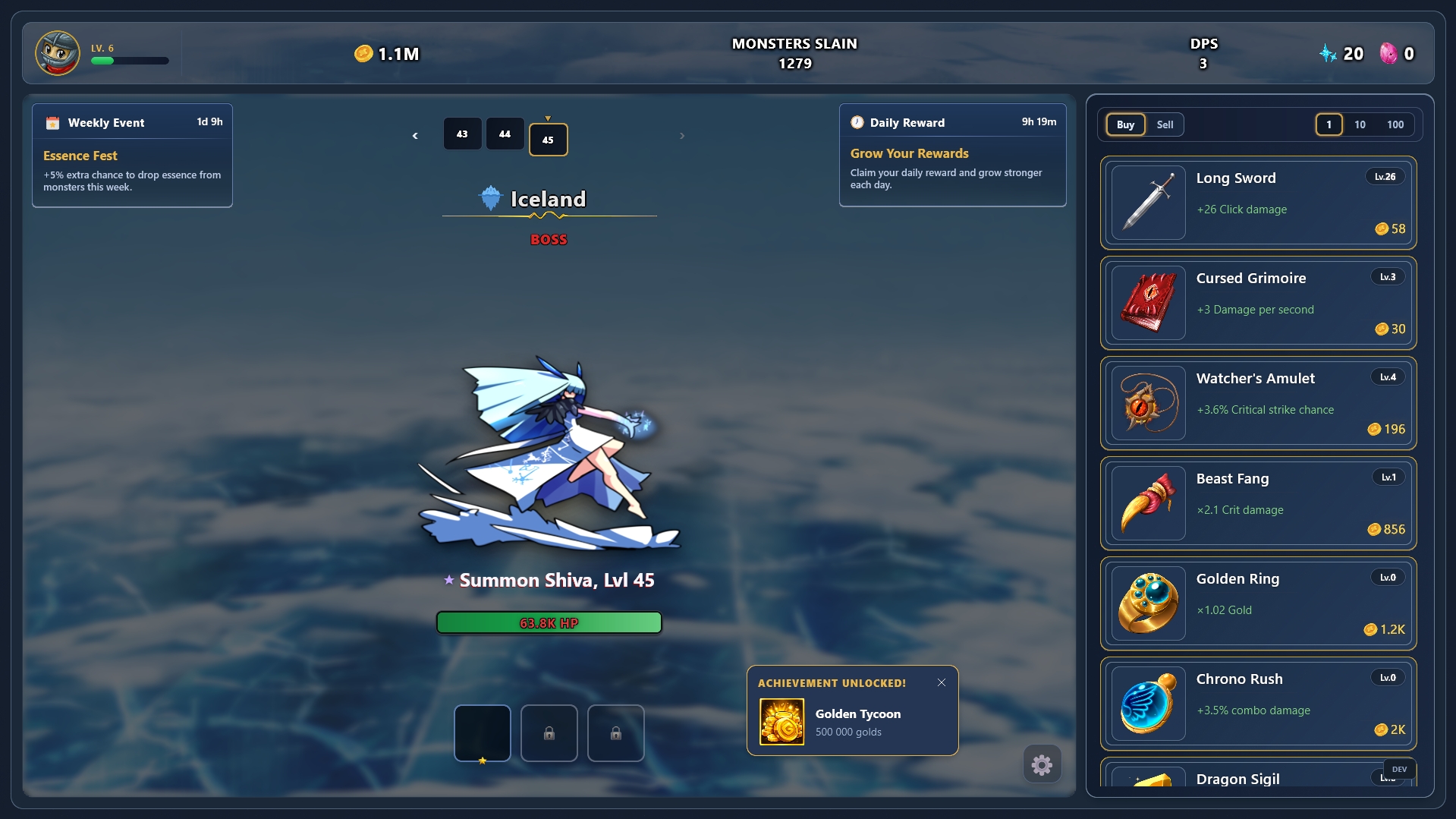This screenshot has width=1456, height=819.
Task: Buy the Chrono Rush upgrade
Action: pyautogui.click(x=1258, y=704)
